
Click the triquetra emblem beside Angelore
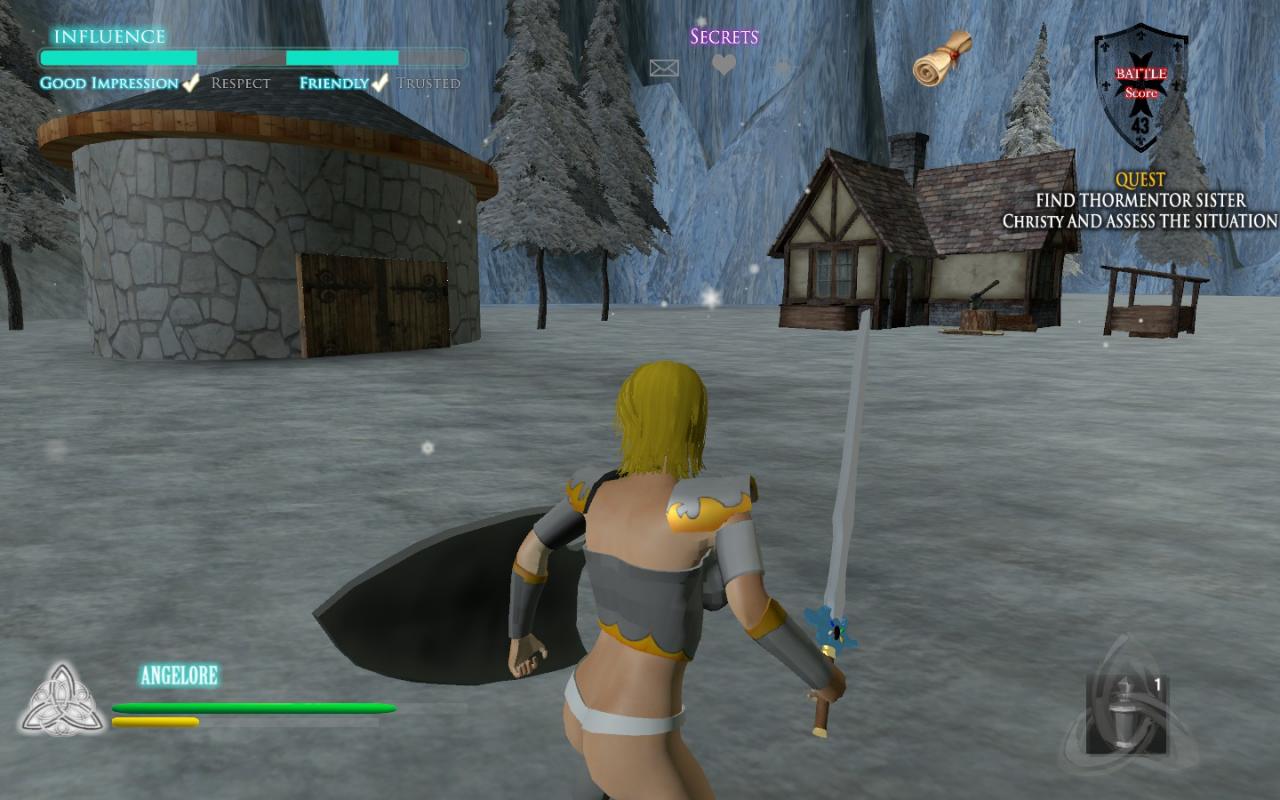point(63,699)
